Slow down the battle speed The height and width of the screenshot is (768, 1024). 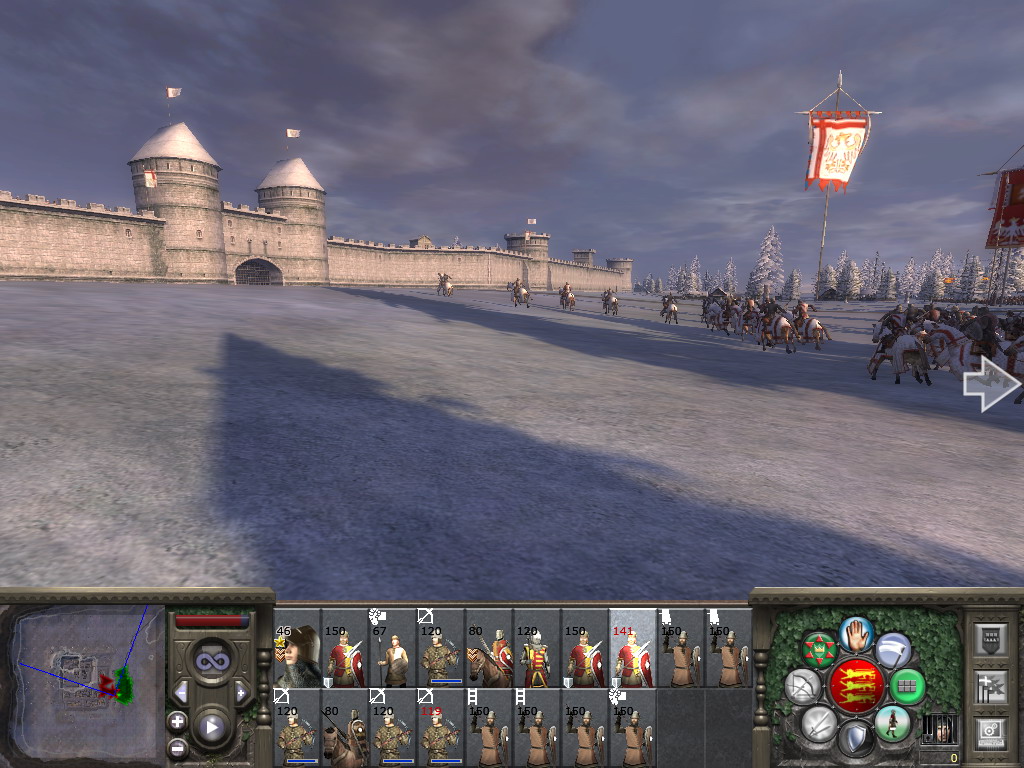coord(181,692)
